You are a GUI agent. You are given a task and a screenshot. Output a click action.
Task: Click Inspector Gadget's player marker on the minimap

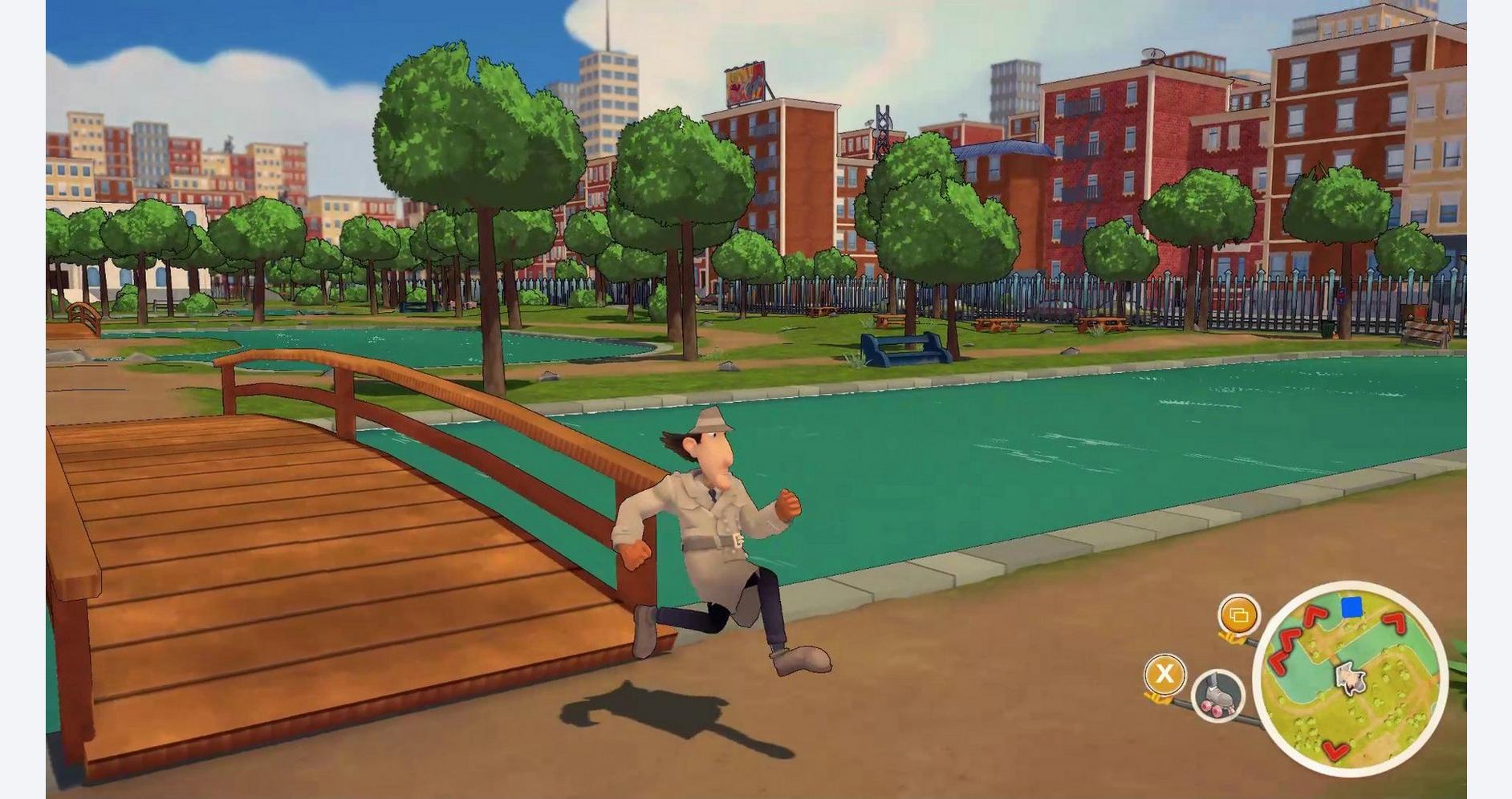1350,679
